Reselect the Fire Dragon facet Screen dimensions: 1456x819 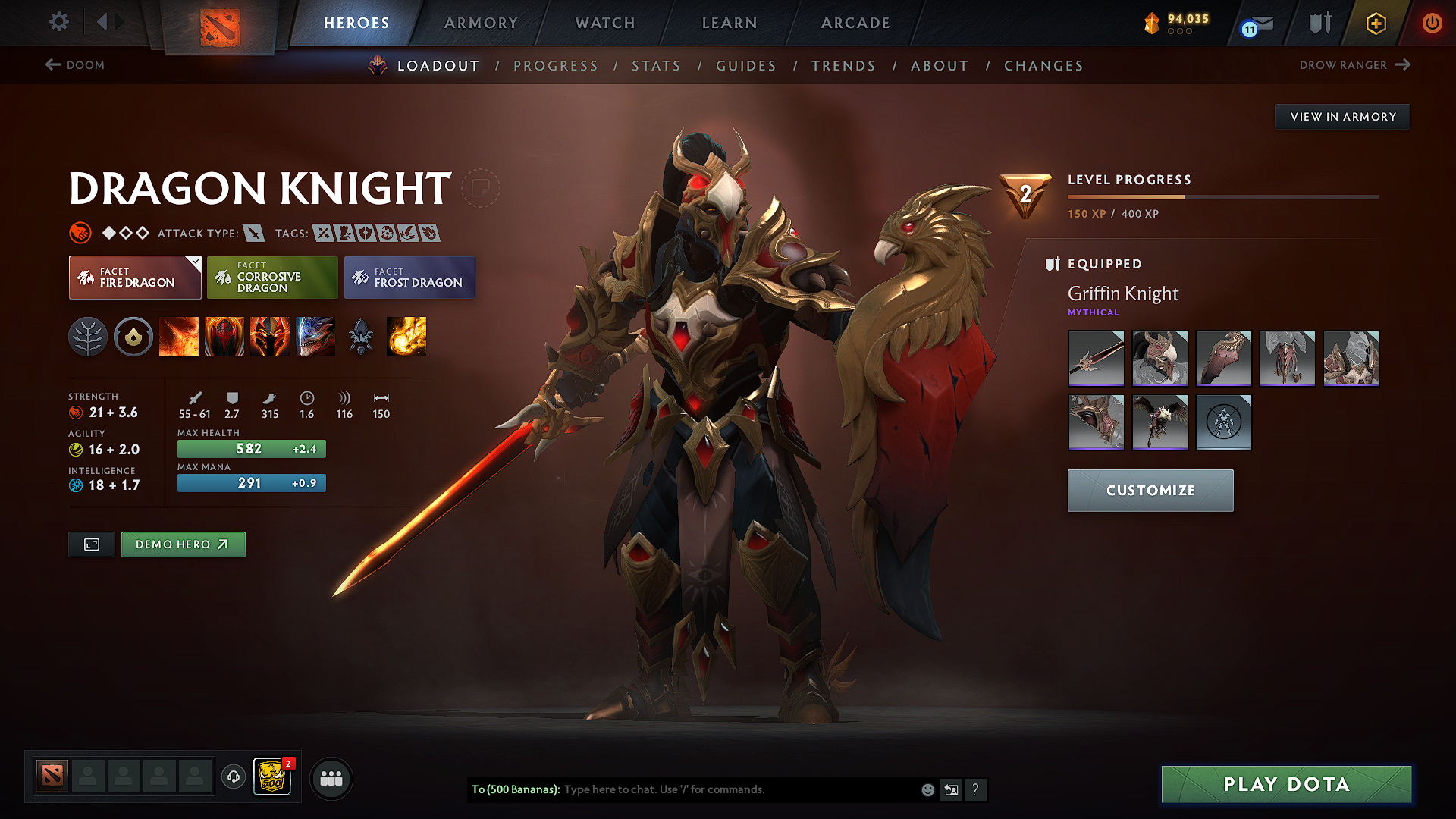(x=134, y=277)
